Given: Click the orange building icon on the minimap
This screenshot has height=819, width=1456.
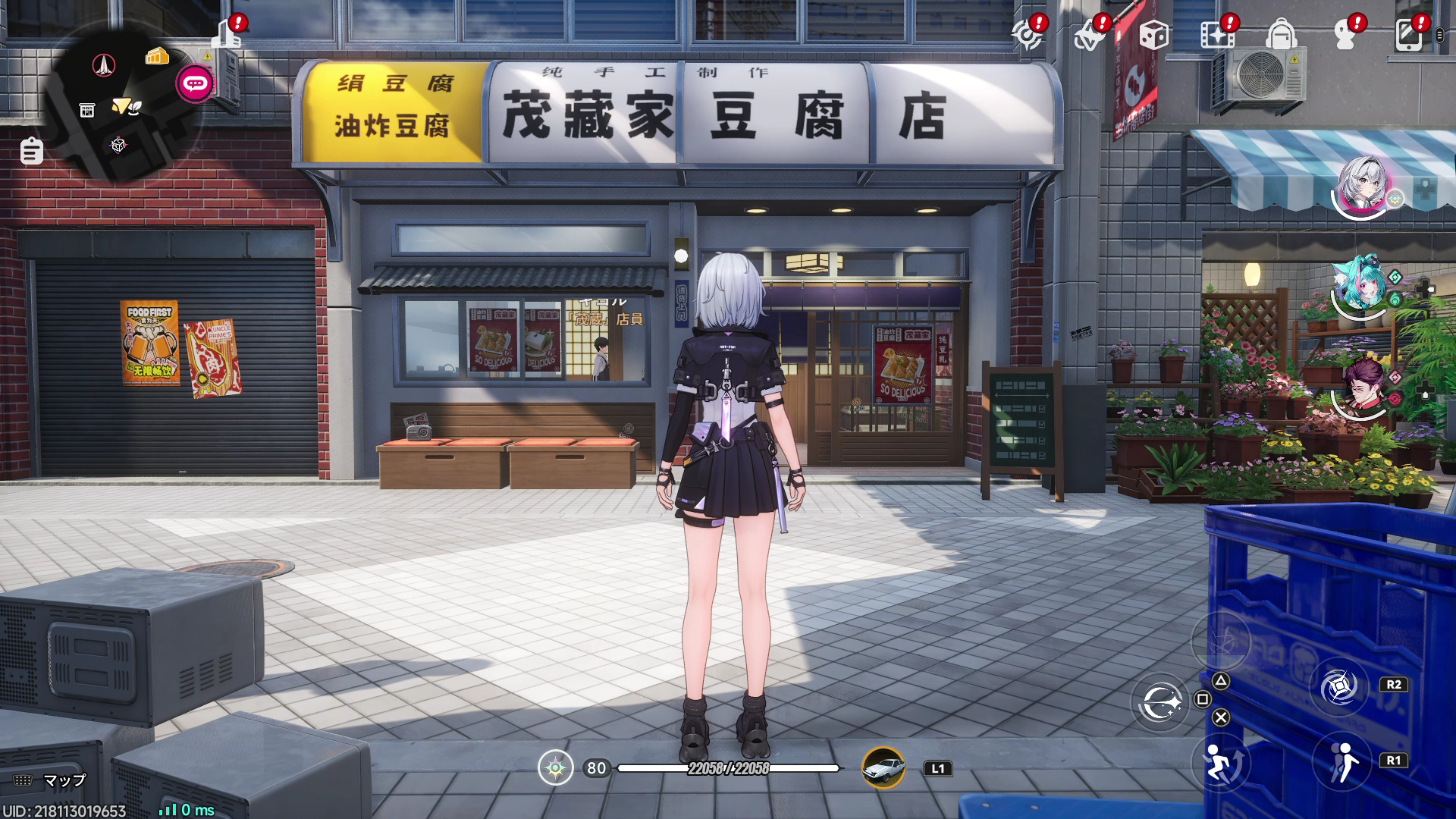Looking at the screenshot, I should coord(156,55).
